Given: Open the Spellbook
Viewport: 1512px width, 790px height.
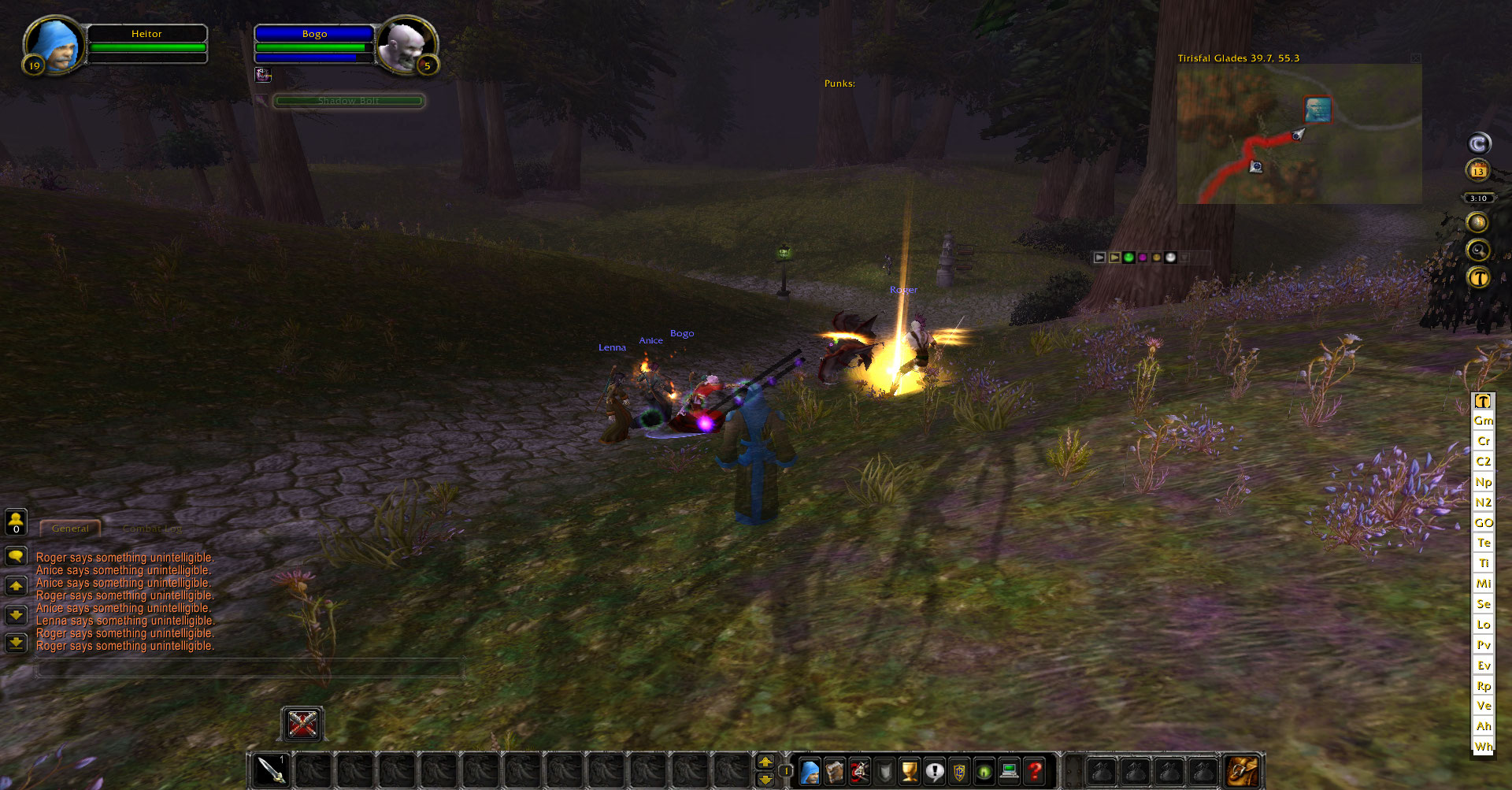Looking at the screenshot, I should click(x=835, y=771).
